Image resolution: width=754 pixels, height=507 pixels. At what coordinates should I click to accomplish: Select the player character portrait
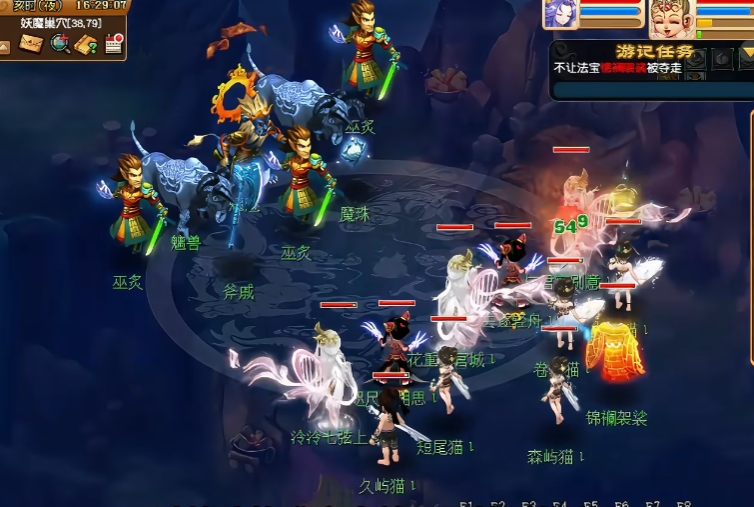[x=670, y=16]
